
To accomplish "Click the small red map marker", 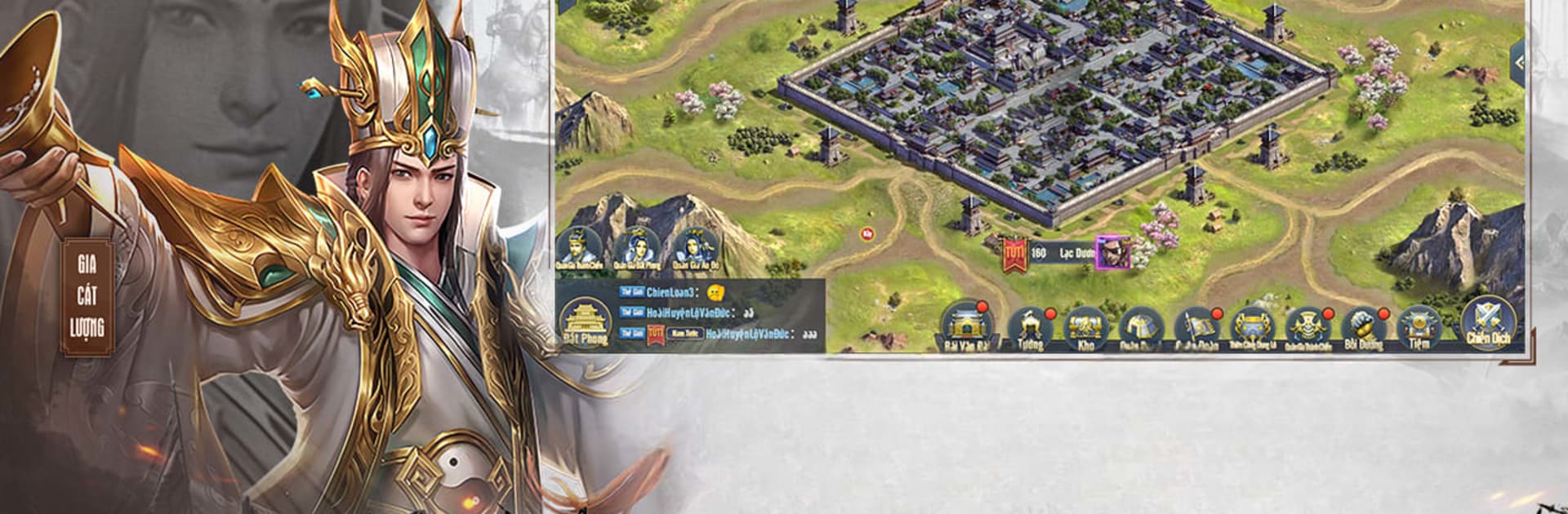I will tap(866, 234).
